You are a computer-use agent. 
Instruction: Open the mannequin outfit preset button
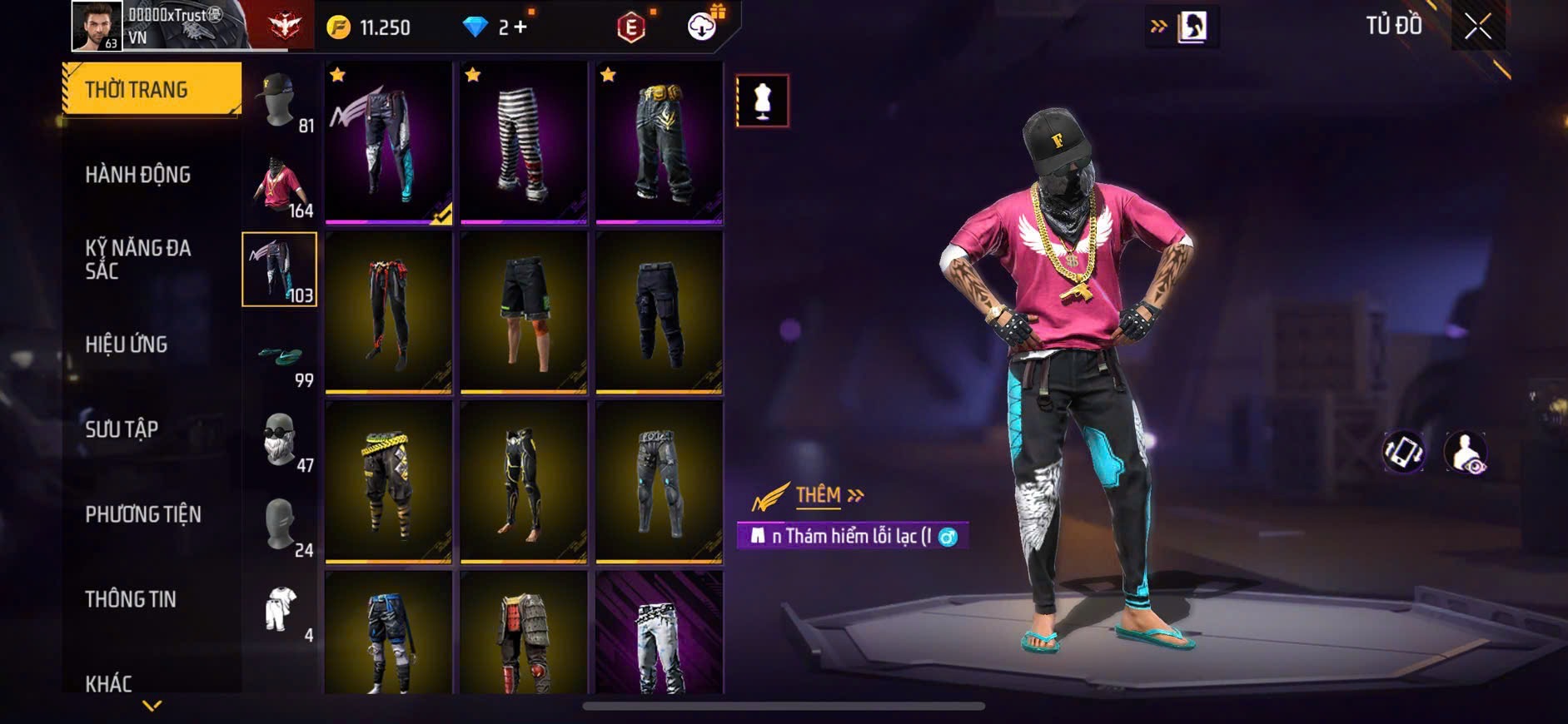[x=762, y=101]
